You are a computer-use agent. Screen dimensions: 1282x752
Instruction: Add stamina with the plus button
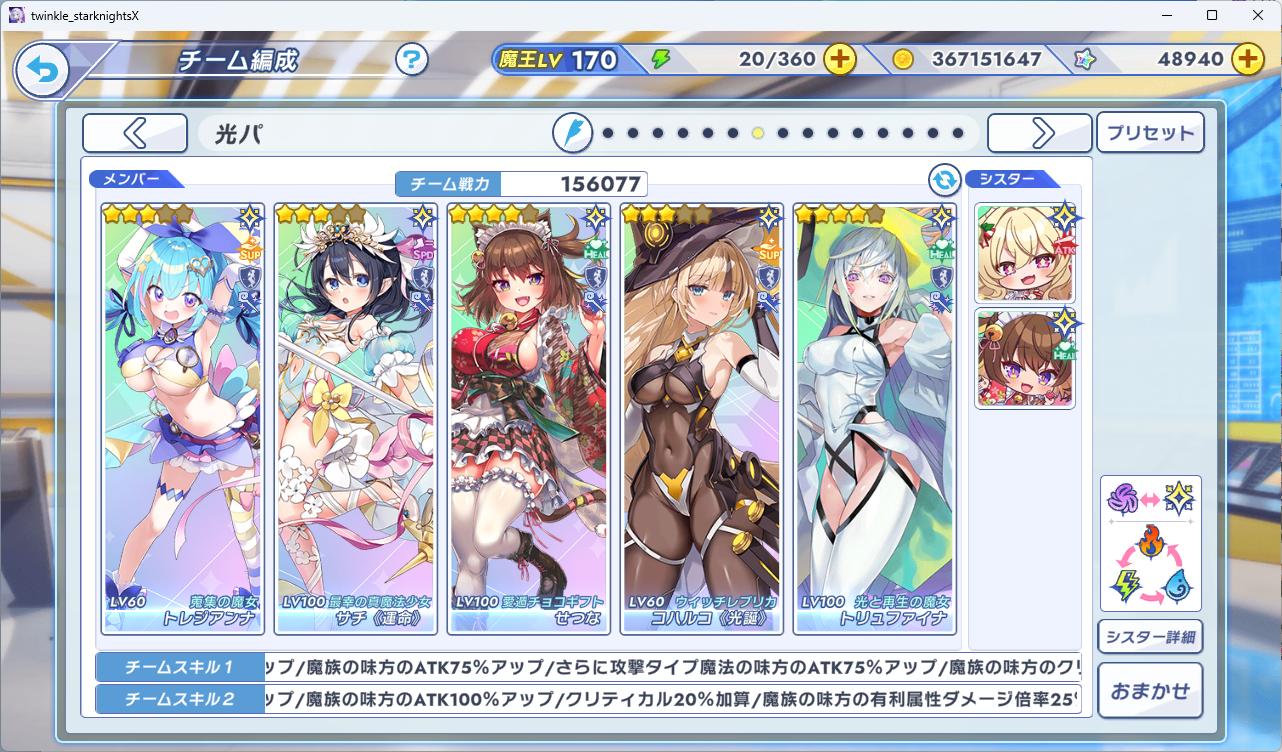point(839,59)
